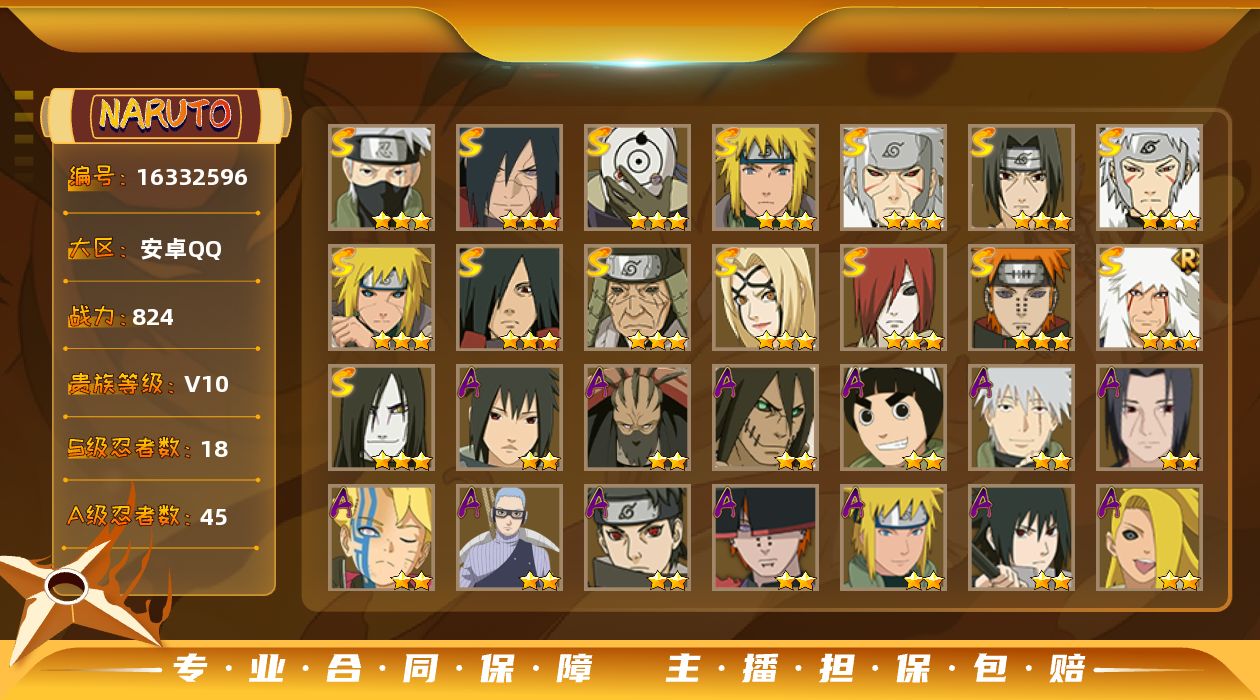
Task: Select the elderly Hiruzen Sarutobi portrait
Action: [x=637, y=297]
